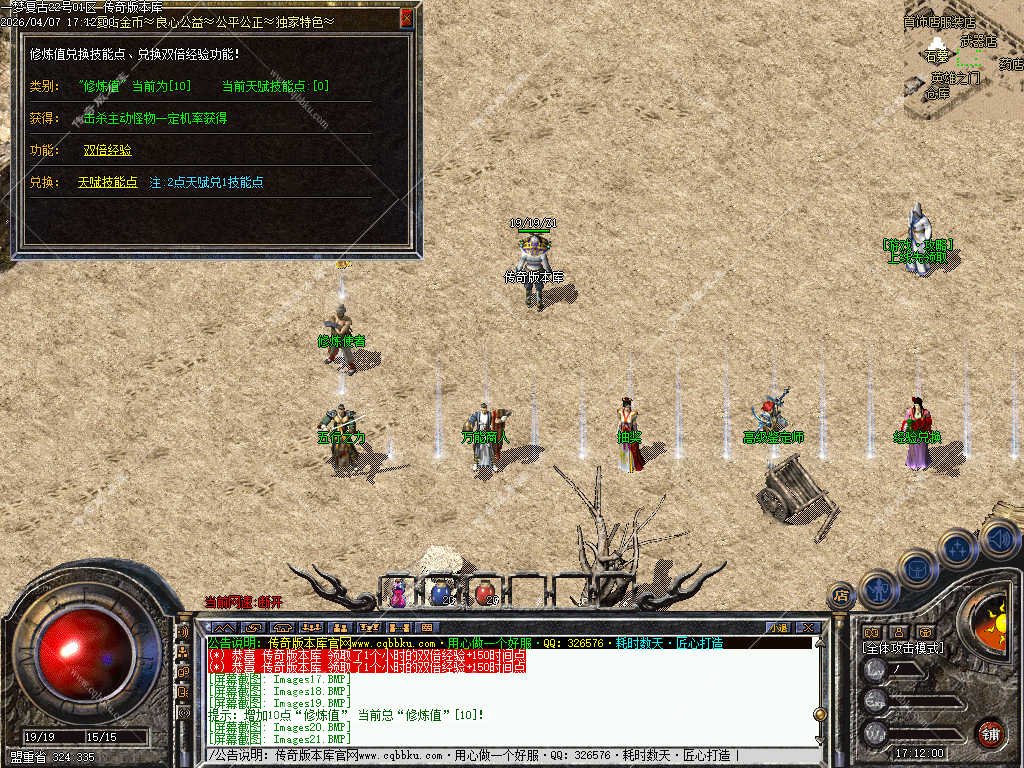The width and height of the screenshot is (1024, 768).
Task: Close the cultivation exchange dialog
Action: point(406,17)
